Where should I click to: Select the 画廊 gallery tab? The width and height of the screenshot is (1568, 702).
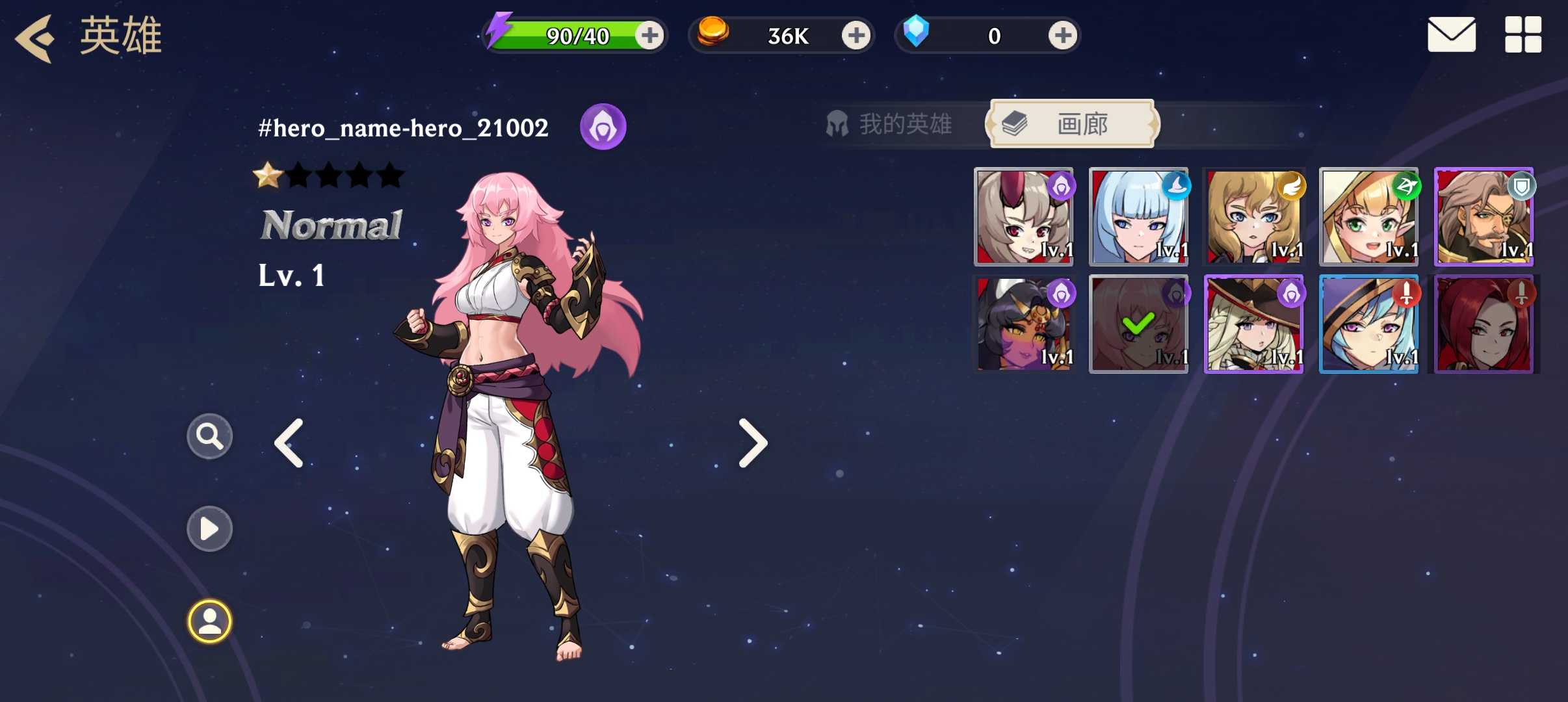pyautogui.click(x=1071, y=123)
